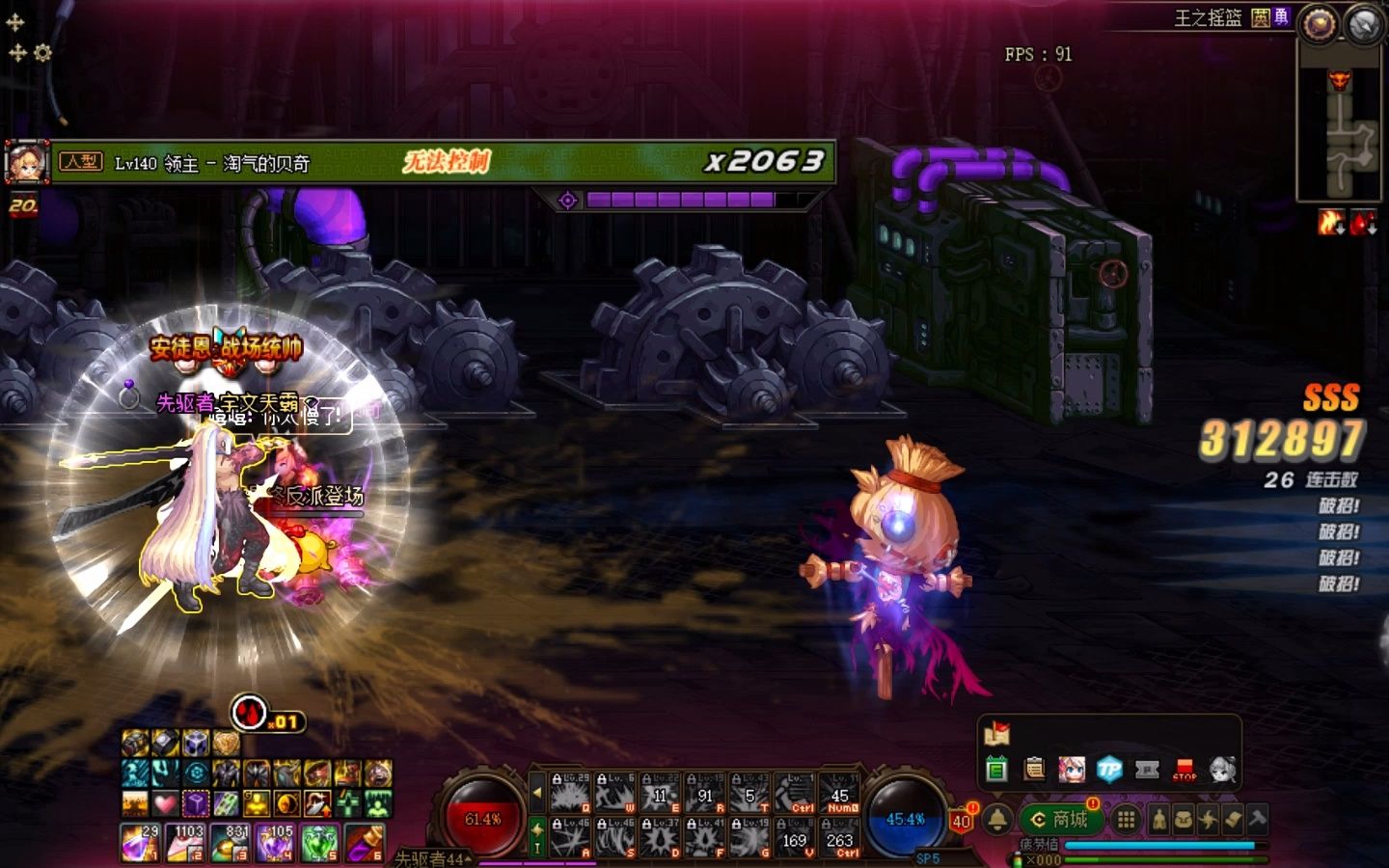Open the green calendar event icon

[x=996, y=770]
